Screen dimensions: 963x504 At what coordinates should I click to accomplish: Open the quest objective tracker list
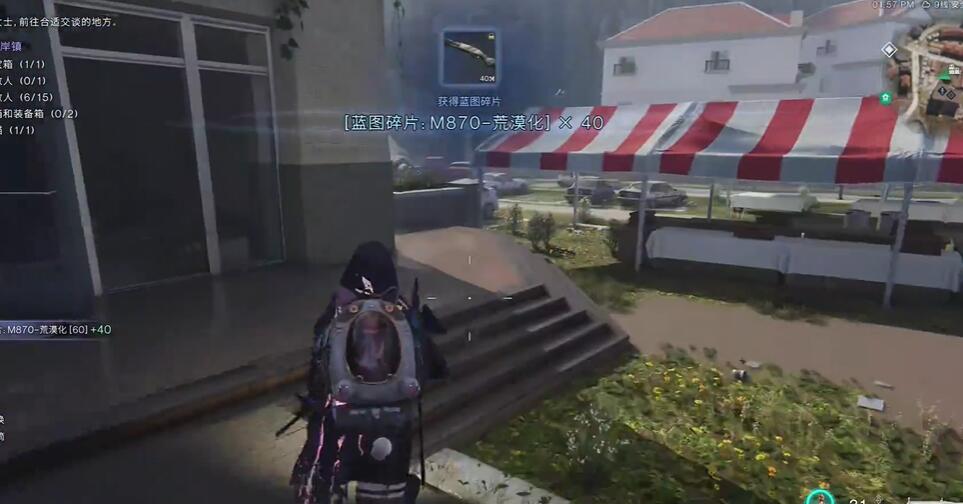(x=40, y=88)
